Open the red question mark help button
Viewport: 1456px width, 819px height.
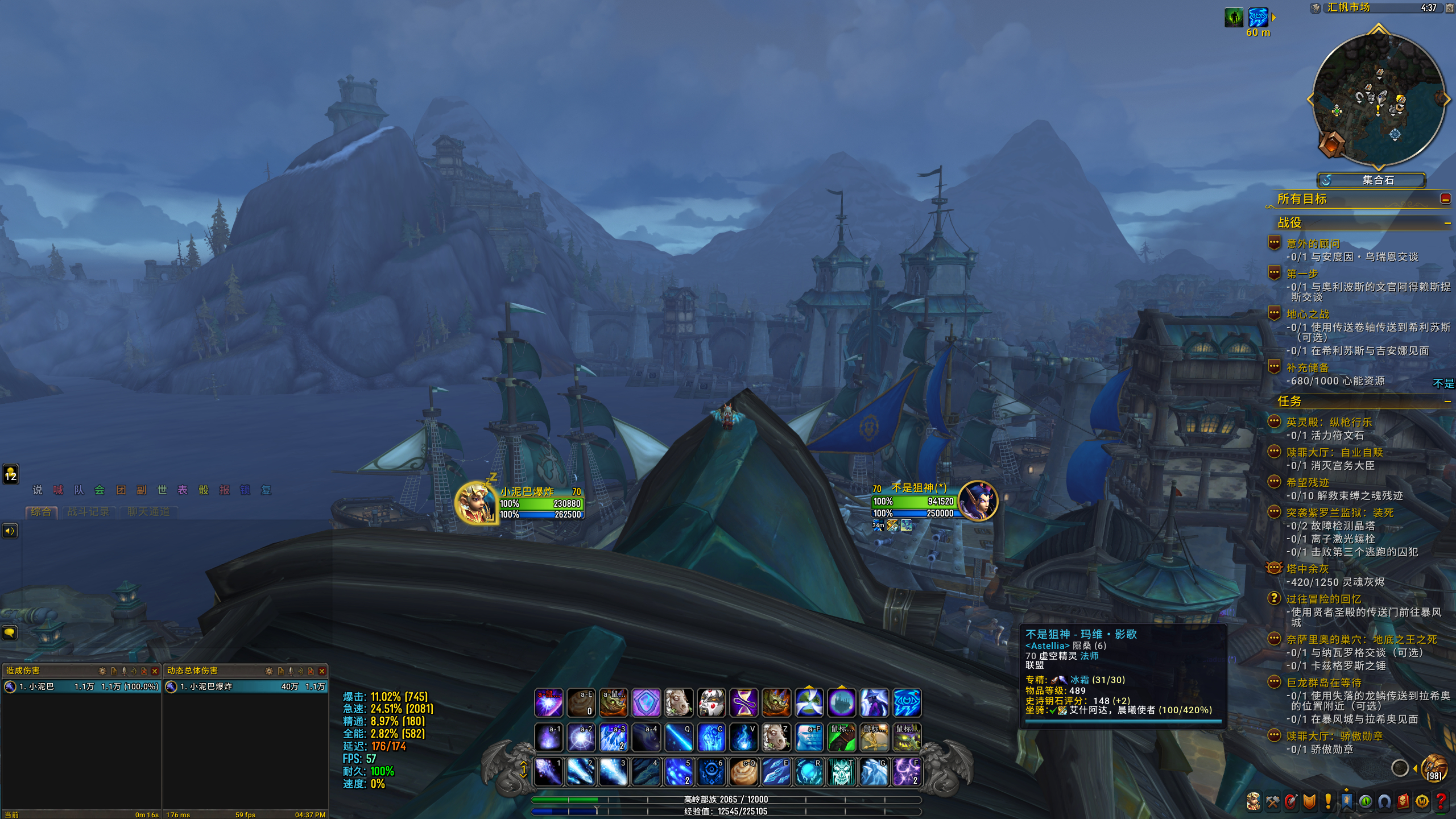[1441, 801]
